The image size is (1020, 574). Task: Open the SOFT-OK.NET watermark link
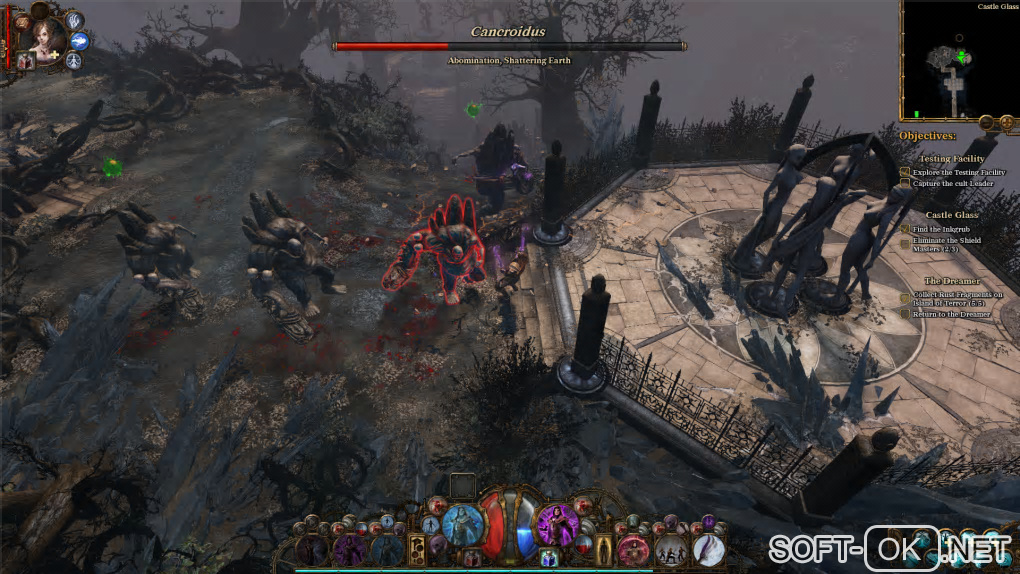pyautogui.click(x=889, y=548)
